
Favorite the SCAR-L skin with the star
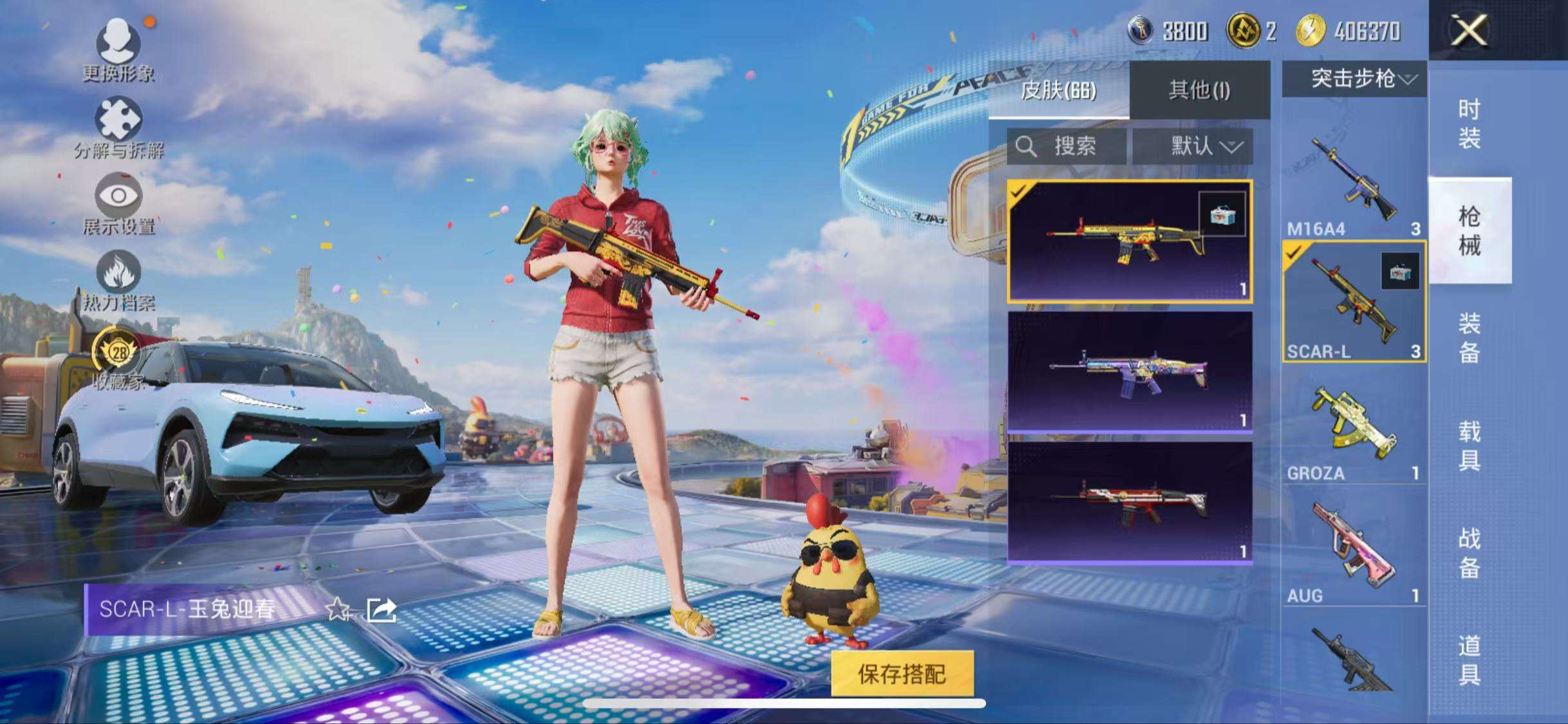point(338,609)
